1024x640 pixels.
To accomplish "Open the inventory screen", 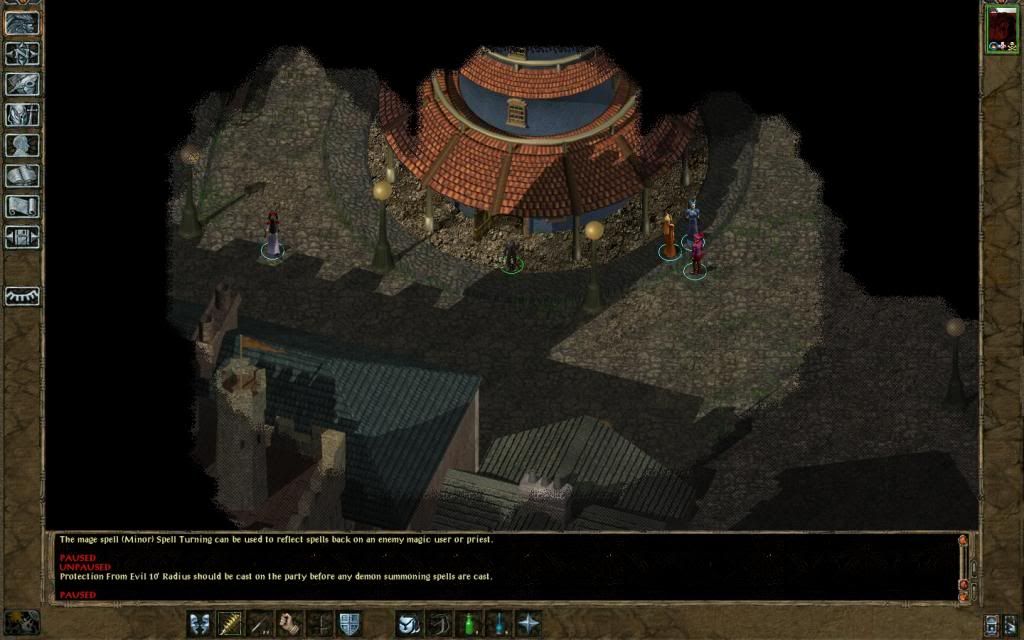I will 22,115.
